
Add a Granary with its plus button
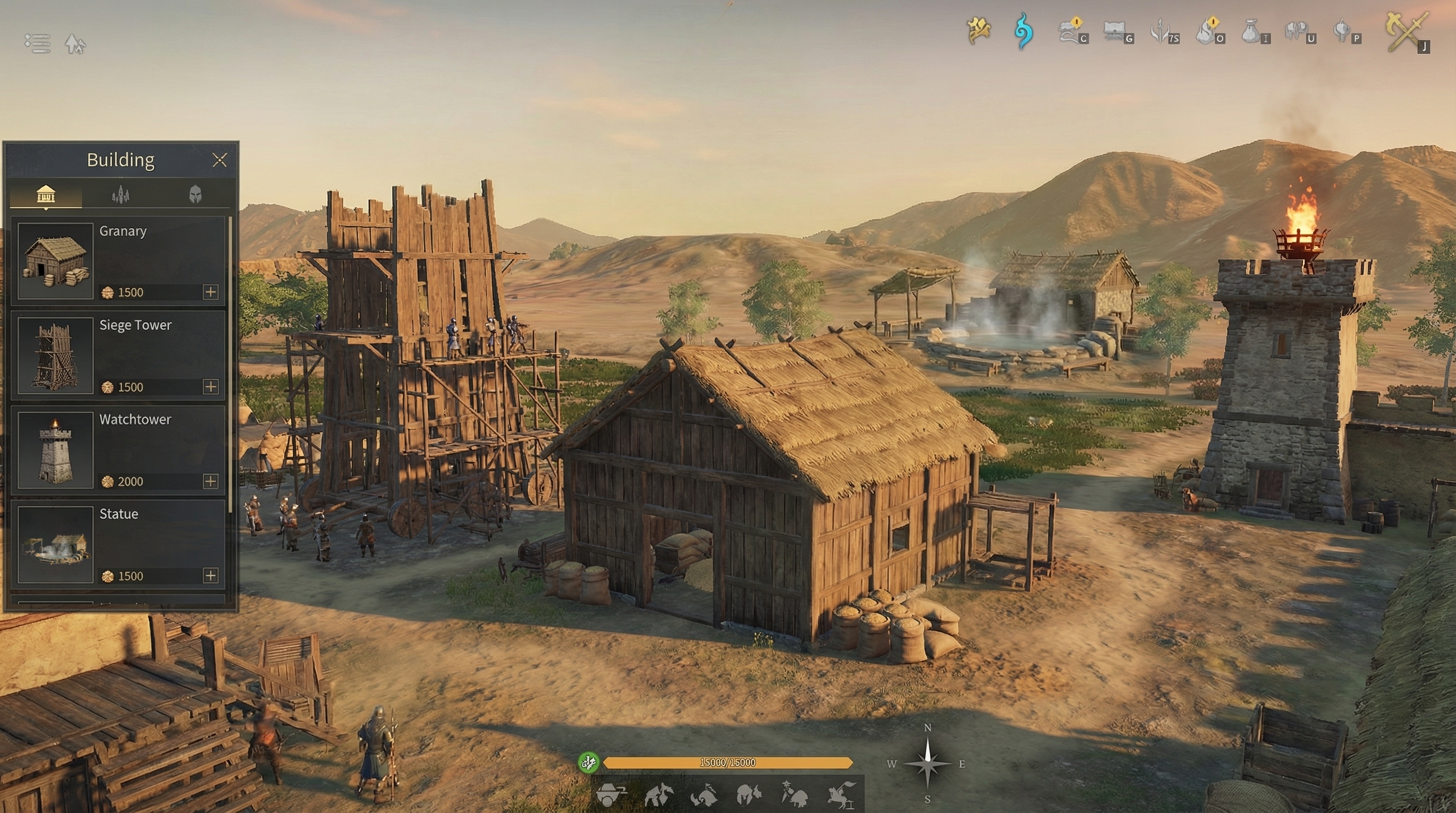pyautogui.click(x=210, y=292)
